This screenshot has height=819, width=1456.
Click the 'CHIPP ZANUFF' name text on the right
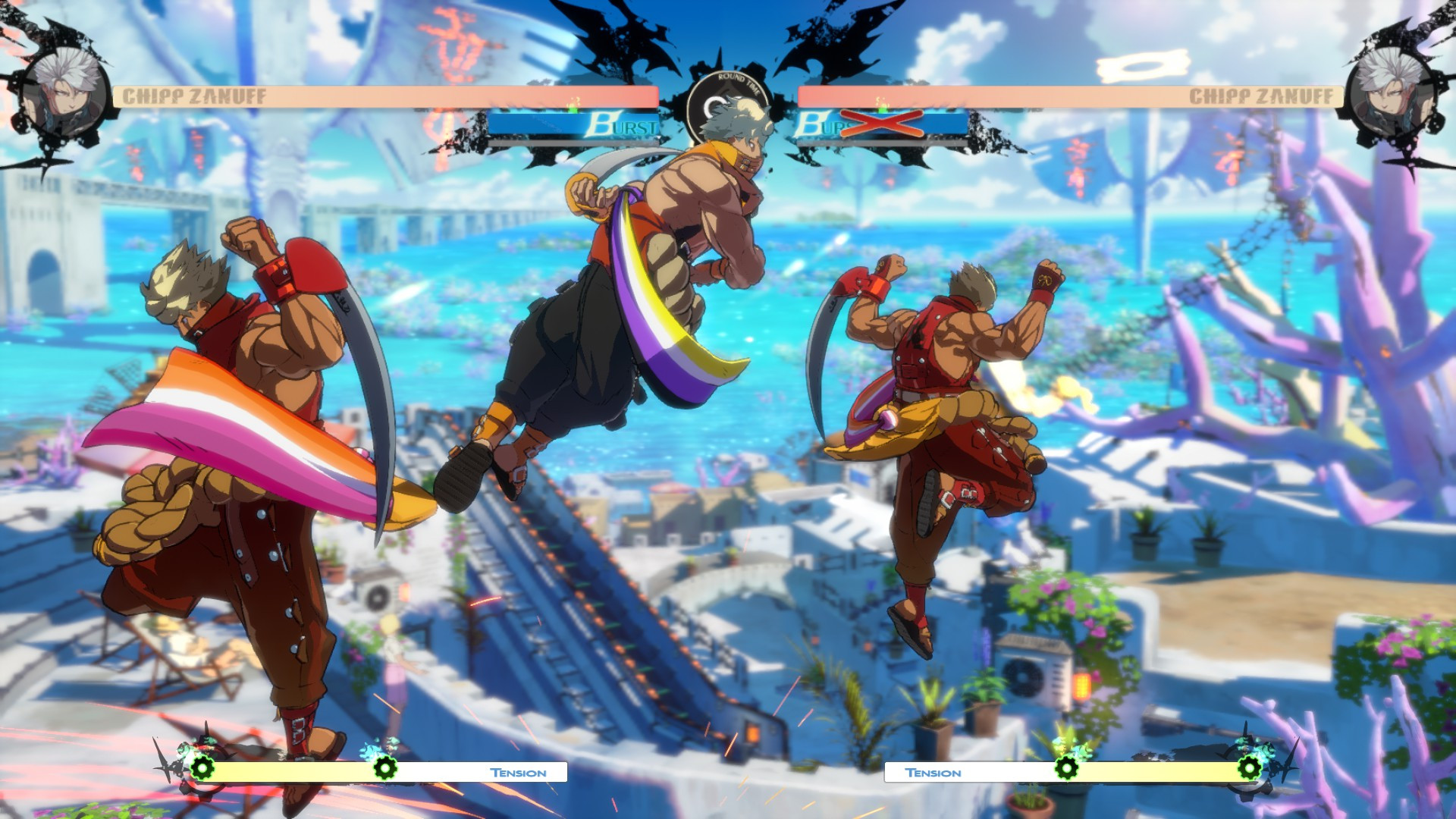[x=1260, y=96]
